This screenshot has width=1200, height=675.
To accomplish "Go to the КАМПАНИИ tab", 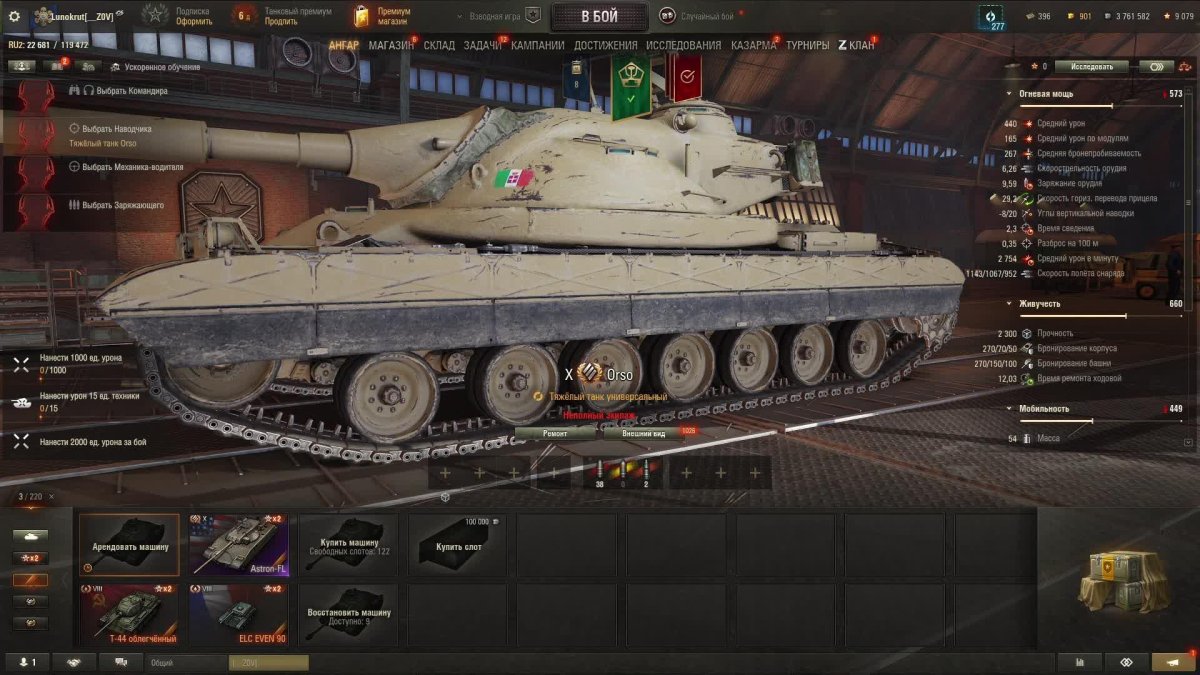I will click(x=538, y=46).
